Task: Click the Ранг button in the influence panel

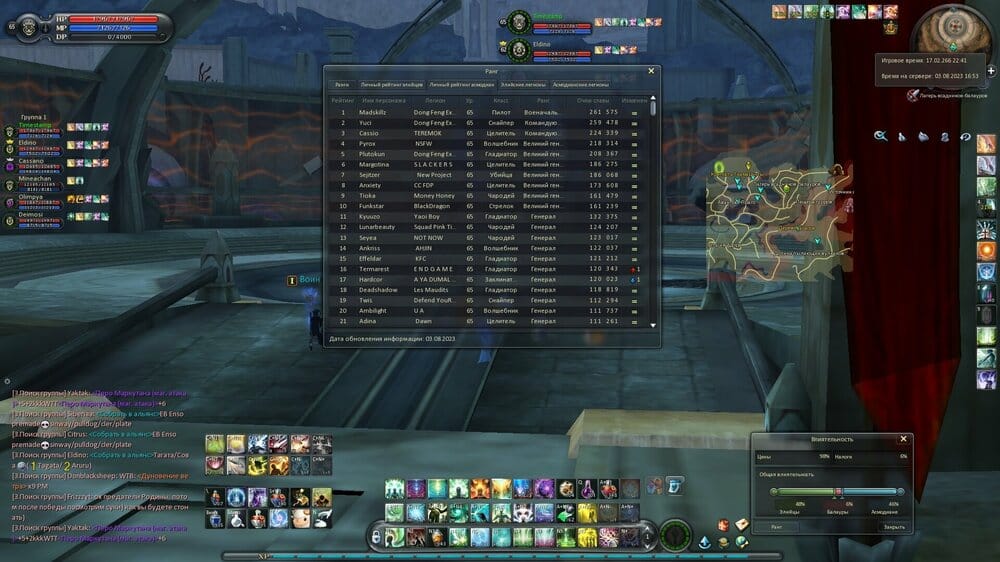Action: [x=777, y=526]
